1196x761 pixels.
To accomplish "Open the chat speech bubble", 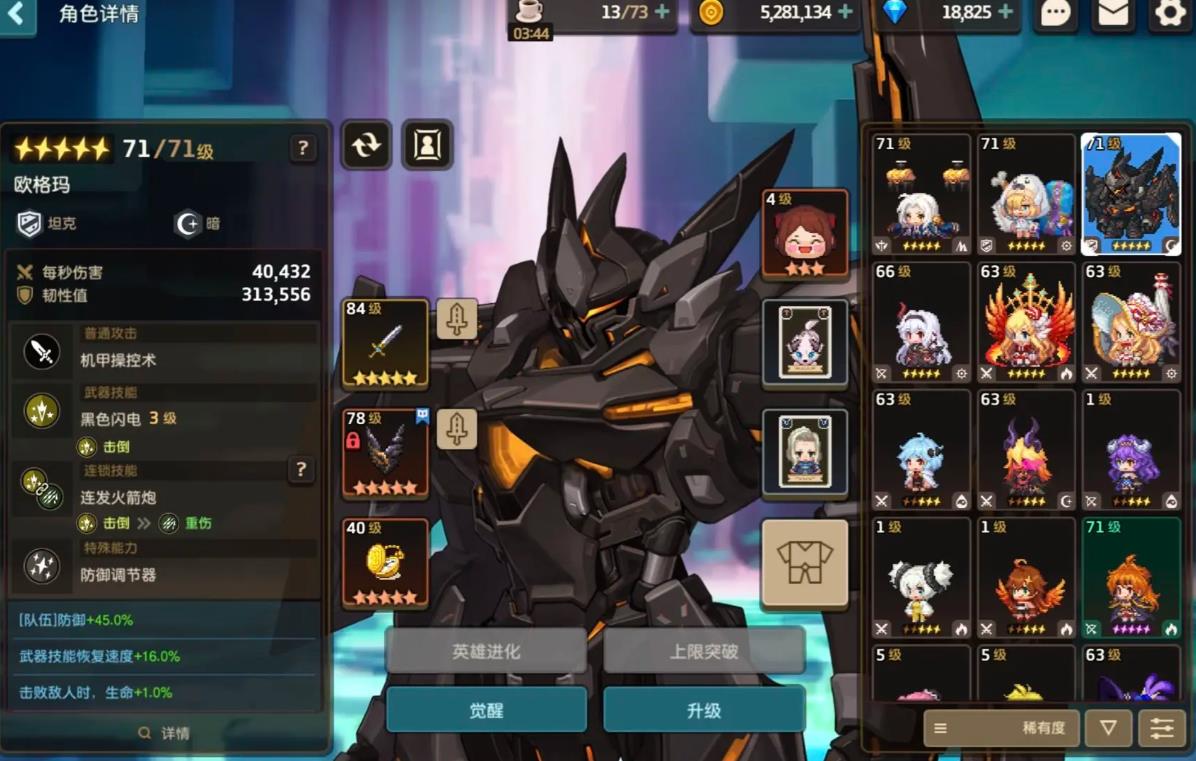I will coord(1056,13).
